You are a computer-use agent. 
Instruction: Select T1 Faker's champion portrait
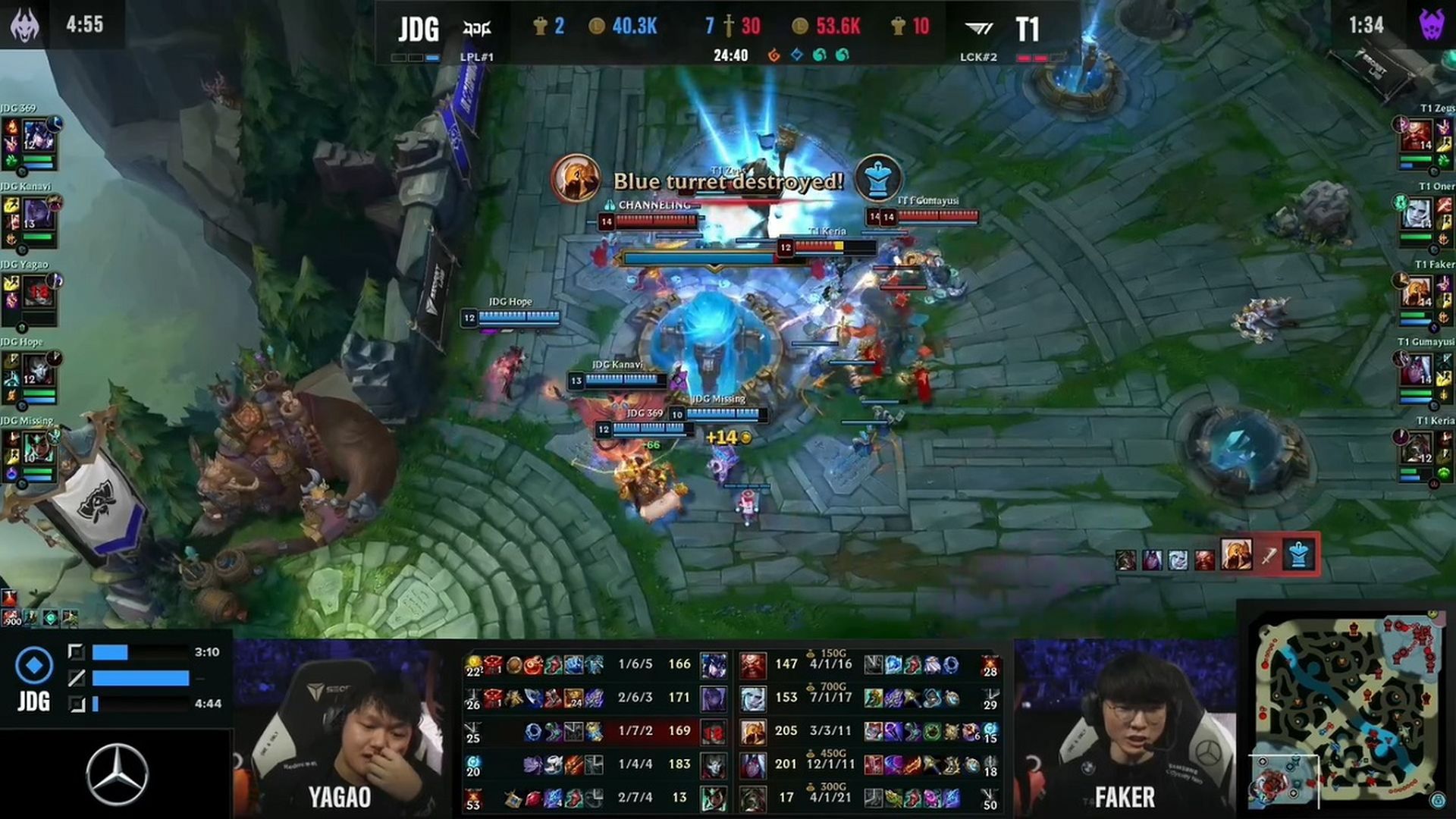(1416, 293)
